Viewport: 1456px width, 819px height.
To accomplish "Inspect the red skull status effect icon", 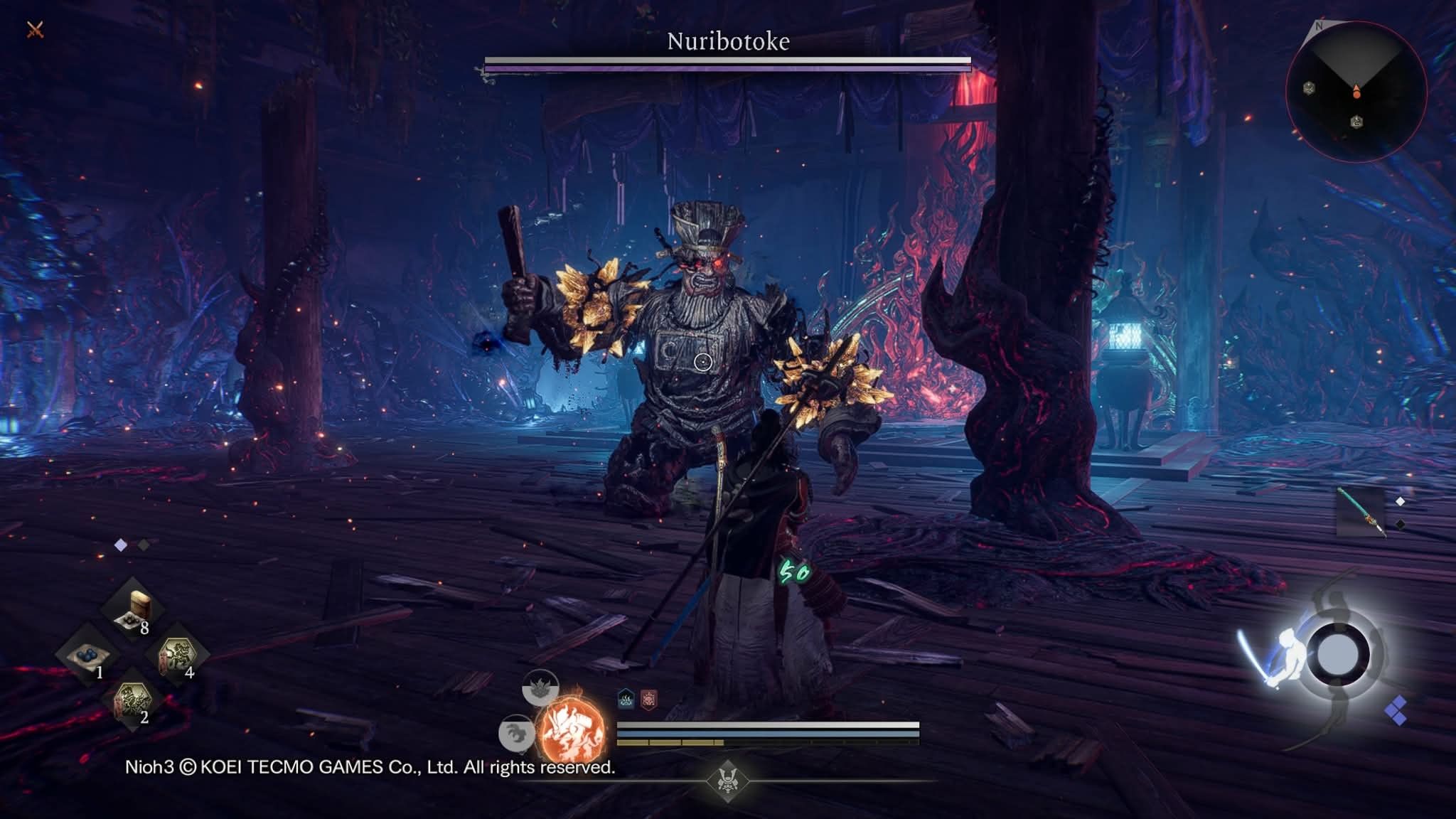I will tap(648, 700).
